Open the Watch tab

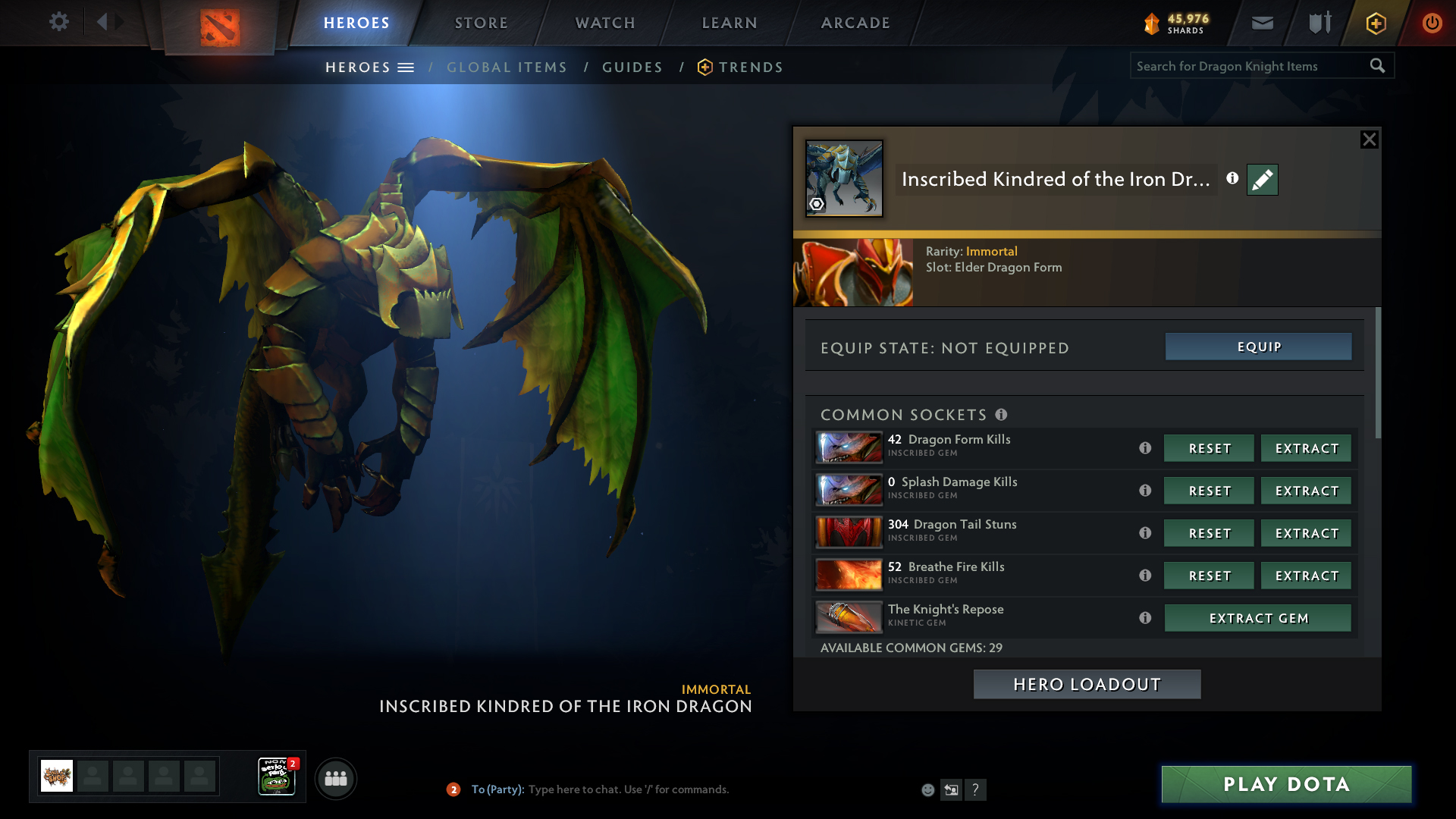tap(605, 23)
